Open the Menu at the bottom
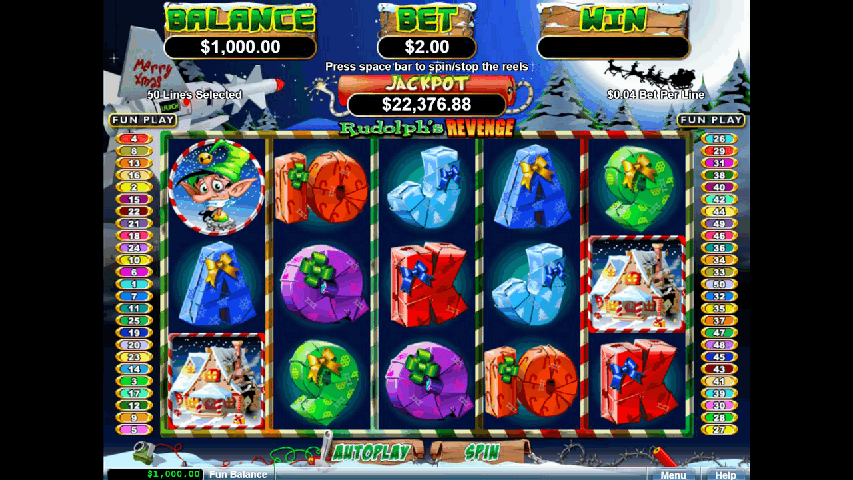853x480 pixels. point(673,475)
